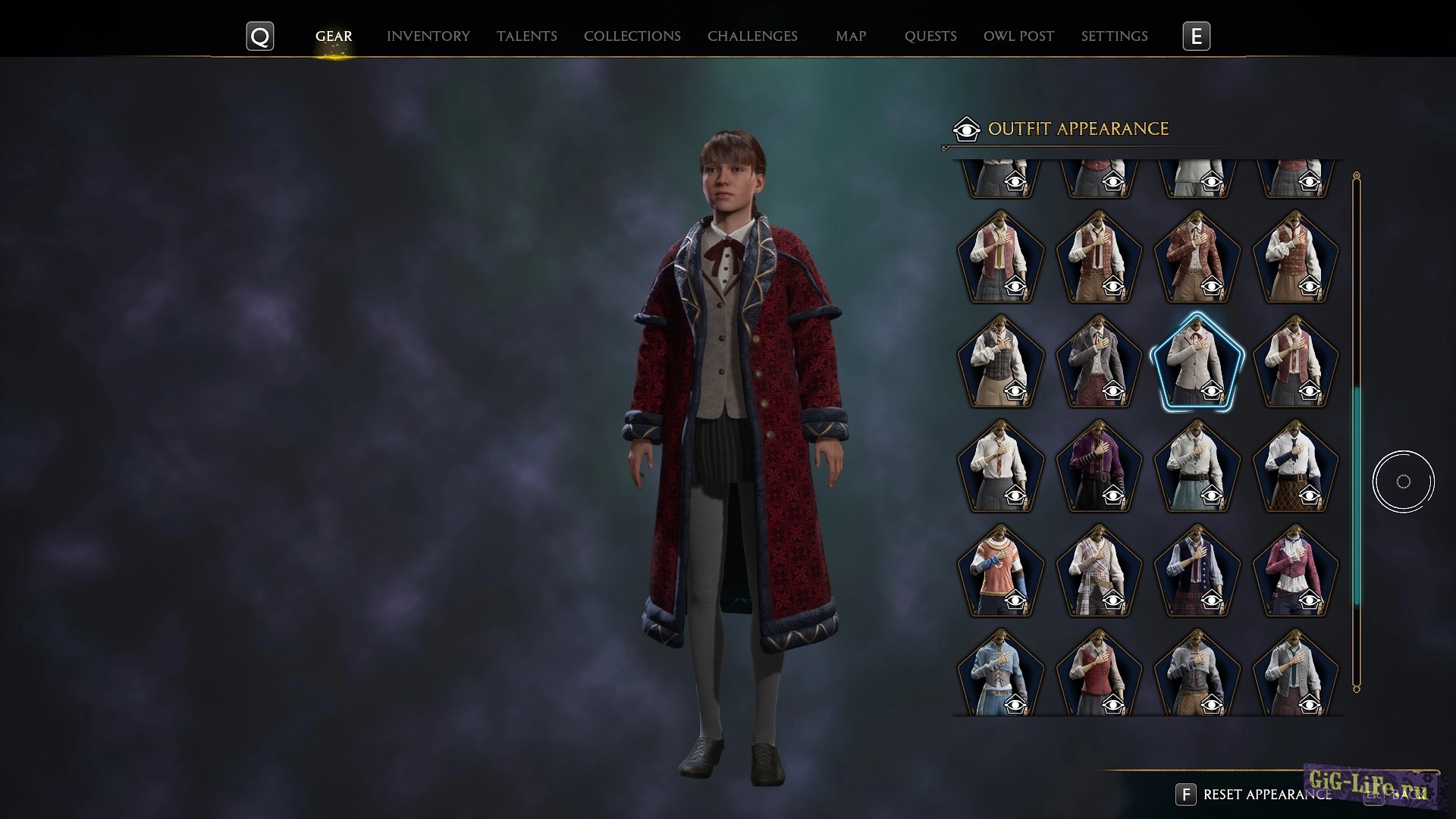Select the purple shirt outfit
The height and width of the screenshot is (819, 1456).
(1098, 466)
